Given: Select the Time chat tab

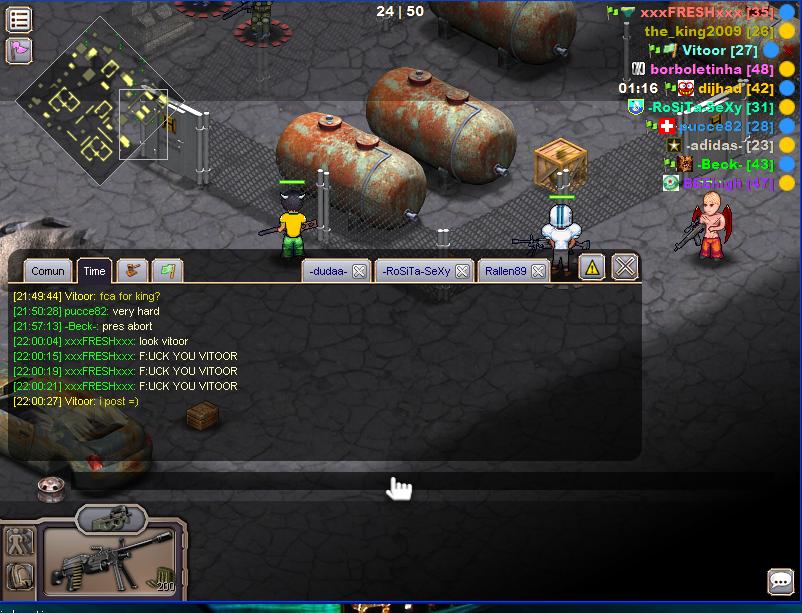Looking at the screenshot, I should pos(94,270).
